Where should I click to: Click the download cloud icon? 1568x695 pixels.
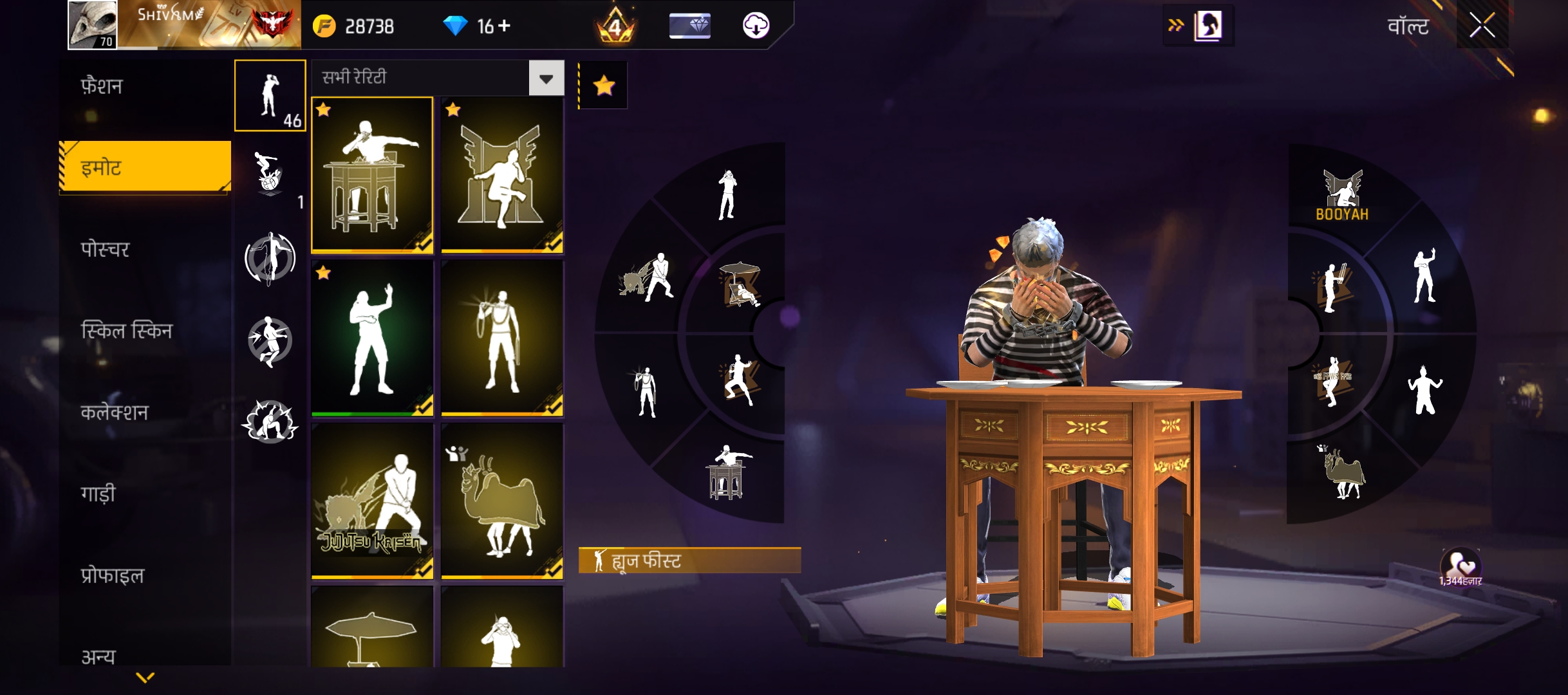(x=756, y=26)
